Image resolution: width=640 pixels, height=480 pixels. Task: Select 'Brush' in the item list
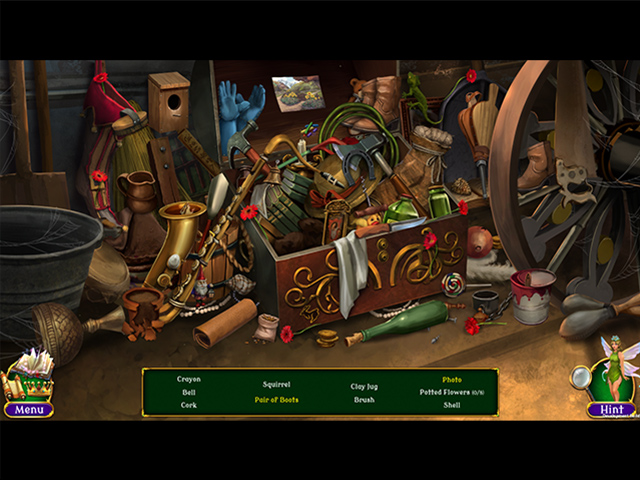tap(364, 400)
